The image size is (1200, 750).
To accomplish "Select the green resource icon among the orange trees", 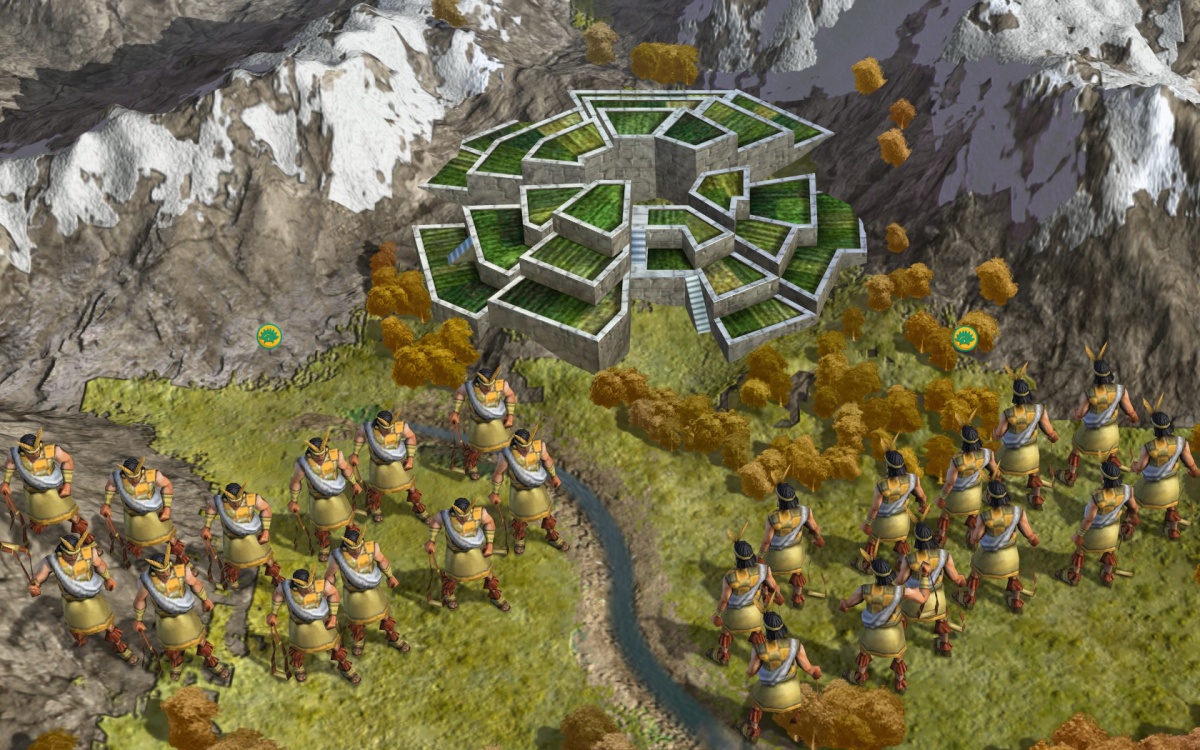I will pos(964,338).
